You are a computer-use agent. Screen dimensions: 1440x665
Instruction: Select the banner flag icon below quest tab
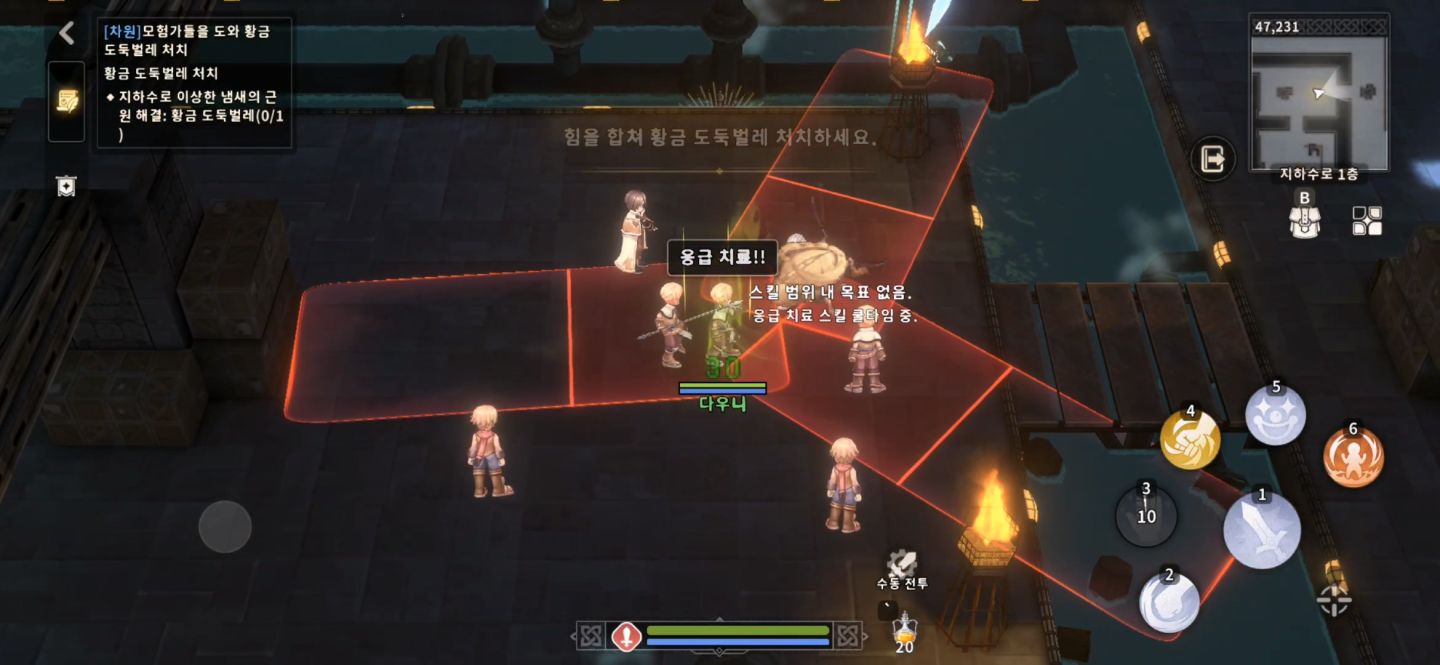[x=66, y=186]
